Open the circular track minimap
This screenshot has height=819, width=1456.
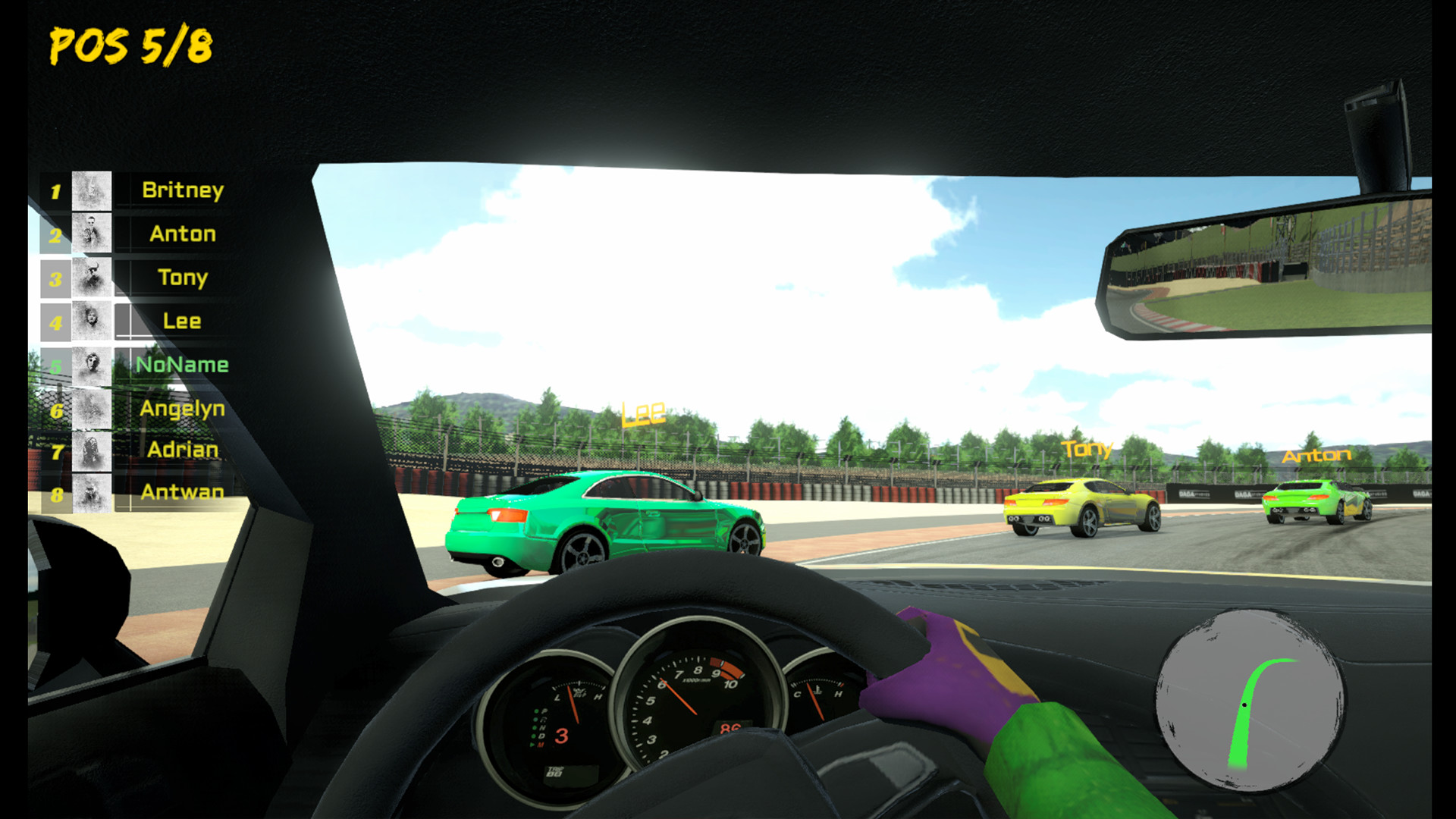click(x=1249, y=699)
